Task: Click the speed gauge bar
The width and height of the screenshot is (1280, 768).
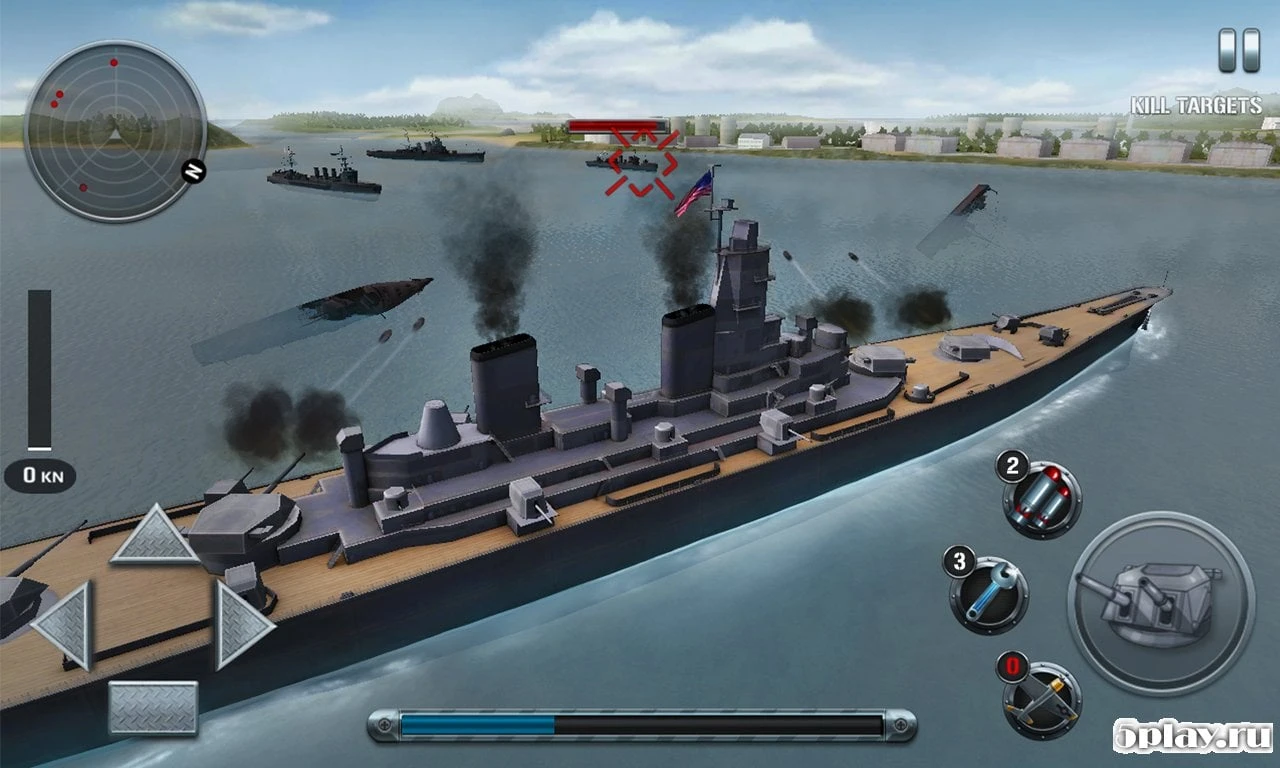Action: click(40, 370)
